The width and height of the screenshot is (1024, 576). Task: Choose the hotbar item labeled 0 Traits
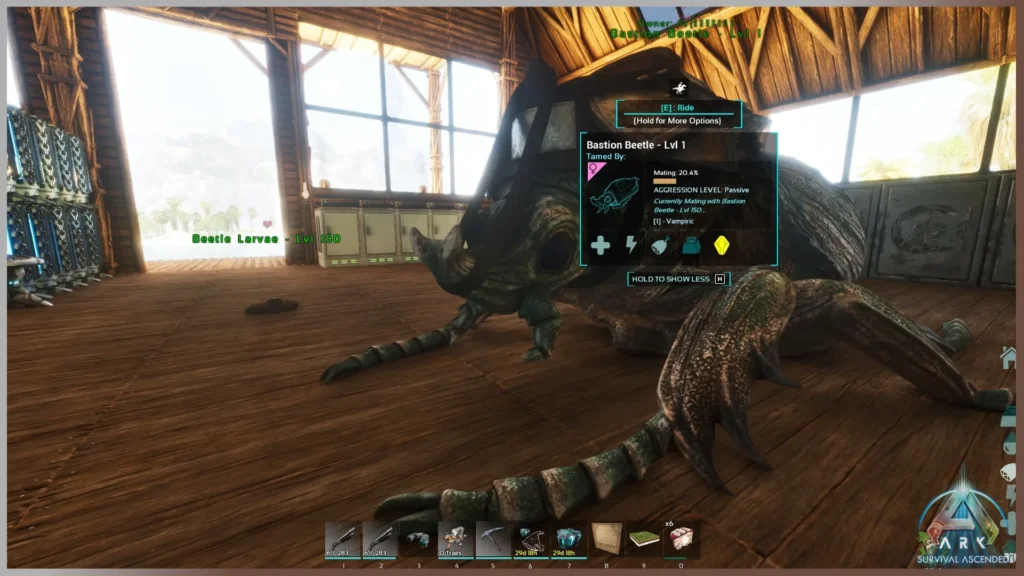(455, 538)
